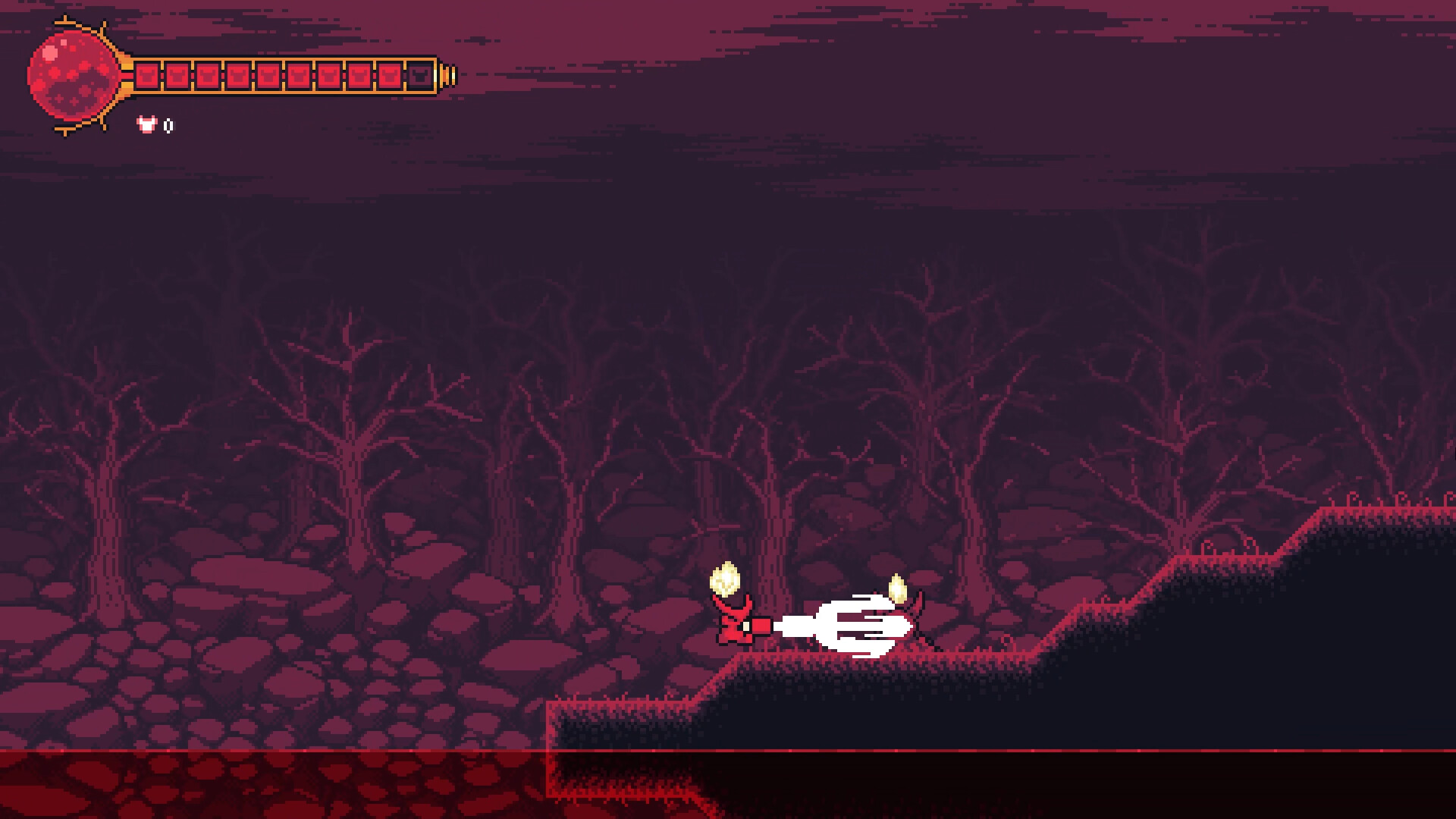Click the golden cap ending the health bar
The width and height of the screenshot is (1456, 819).
447,75
